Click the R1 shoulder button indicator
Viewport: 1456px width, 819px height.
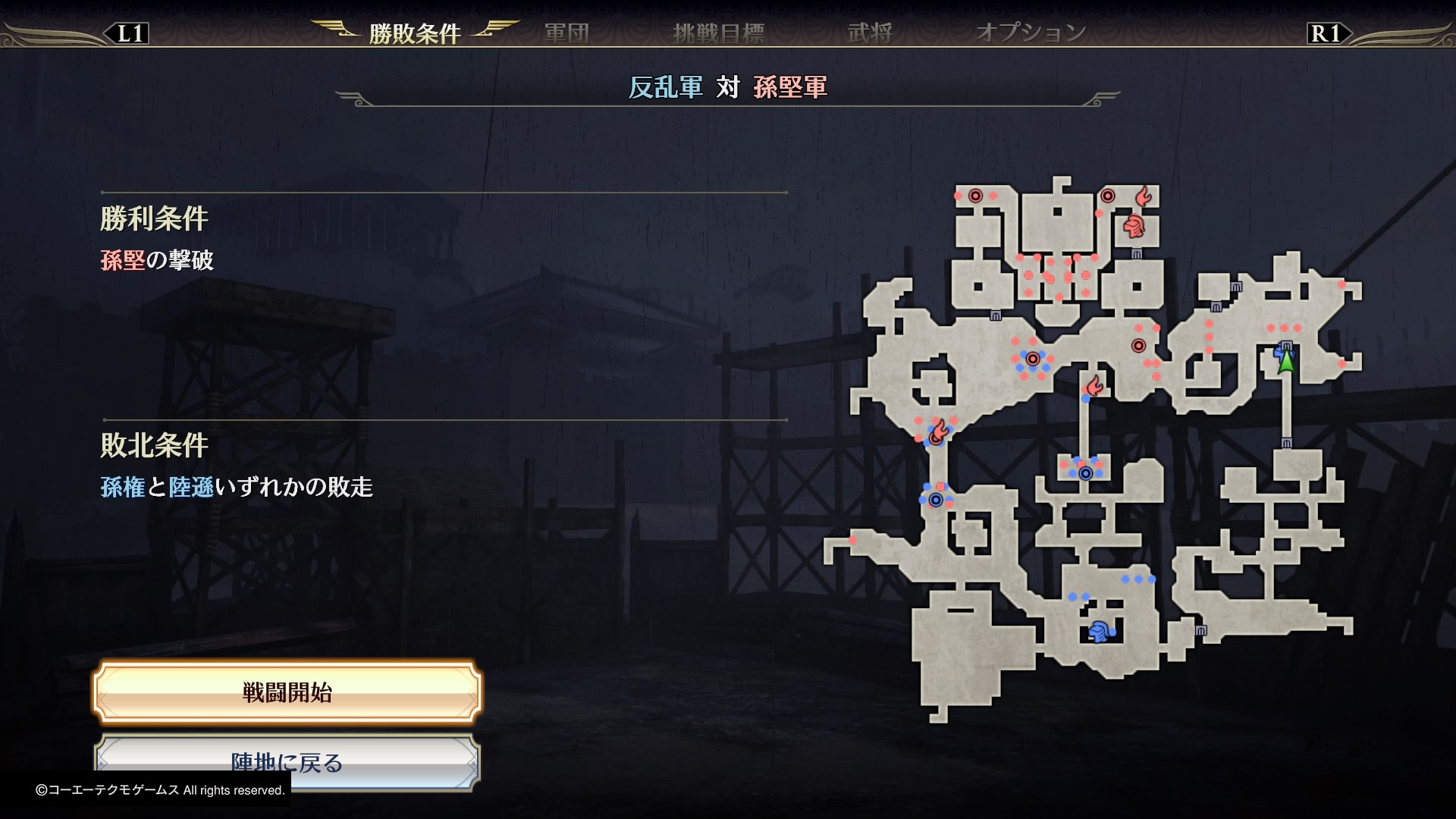pos(1327,33)
